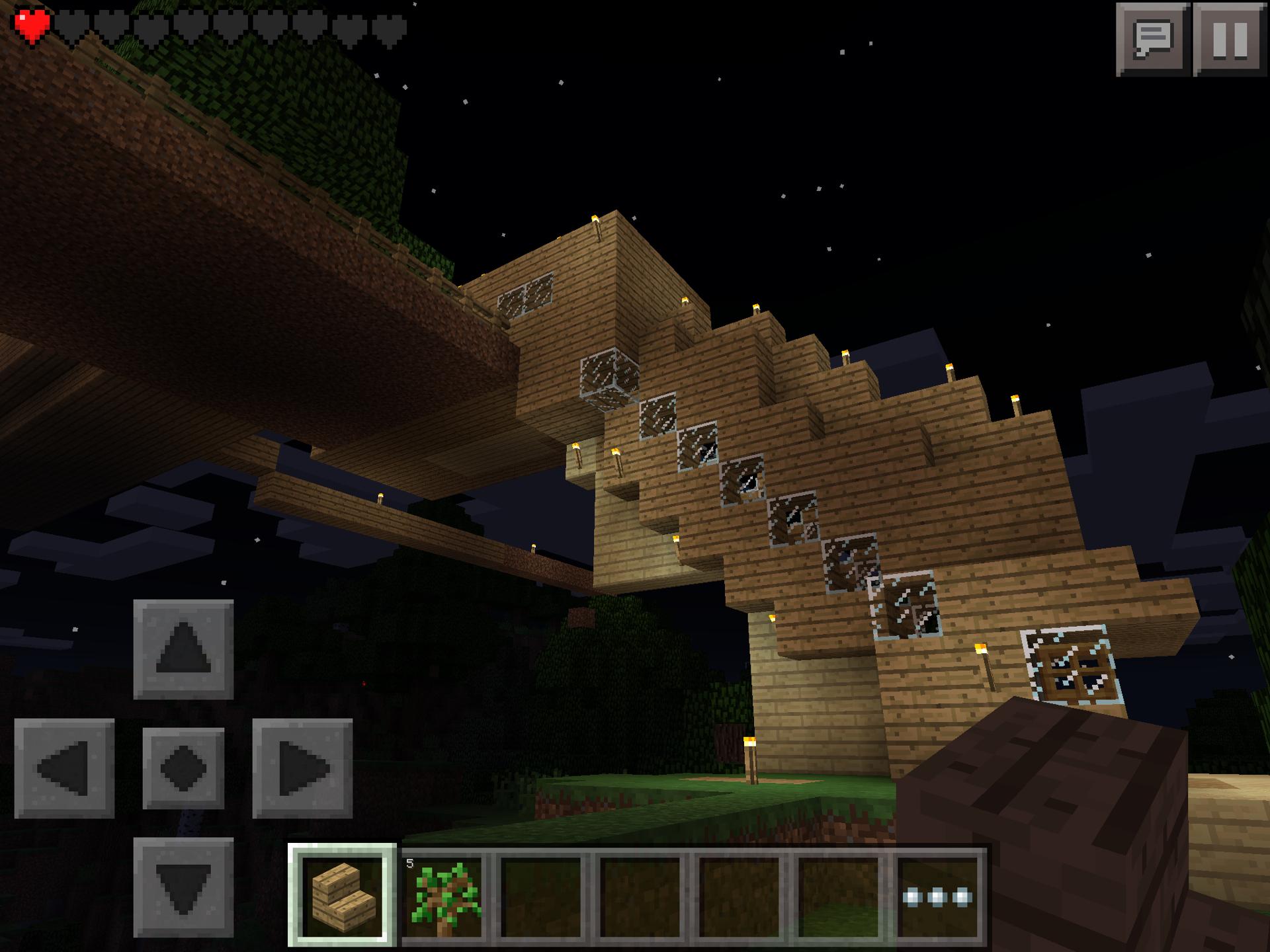Open the chat window
This screenshot has height=952, width=1270.
(x=1152, y=40)
